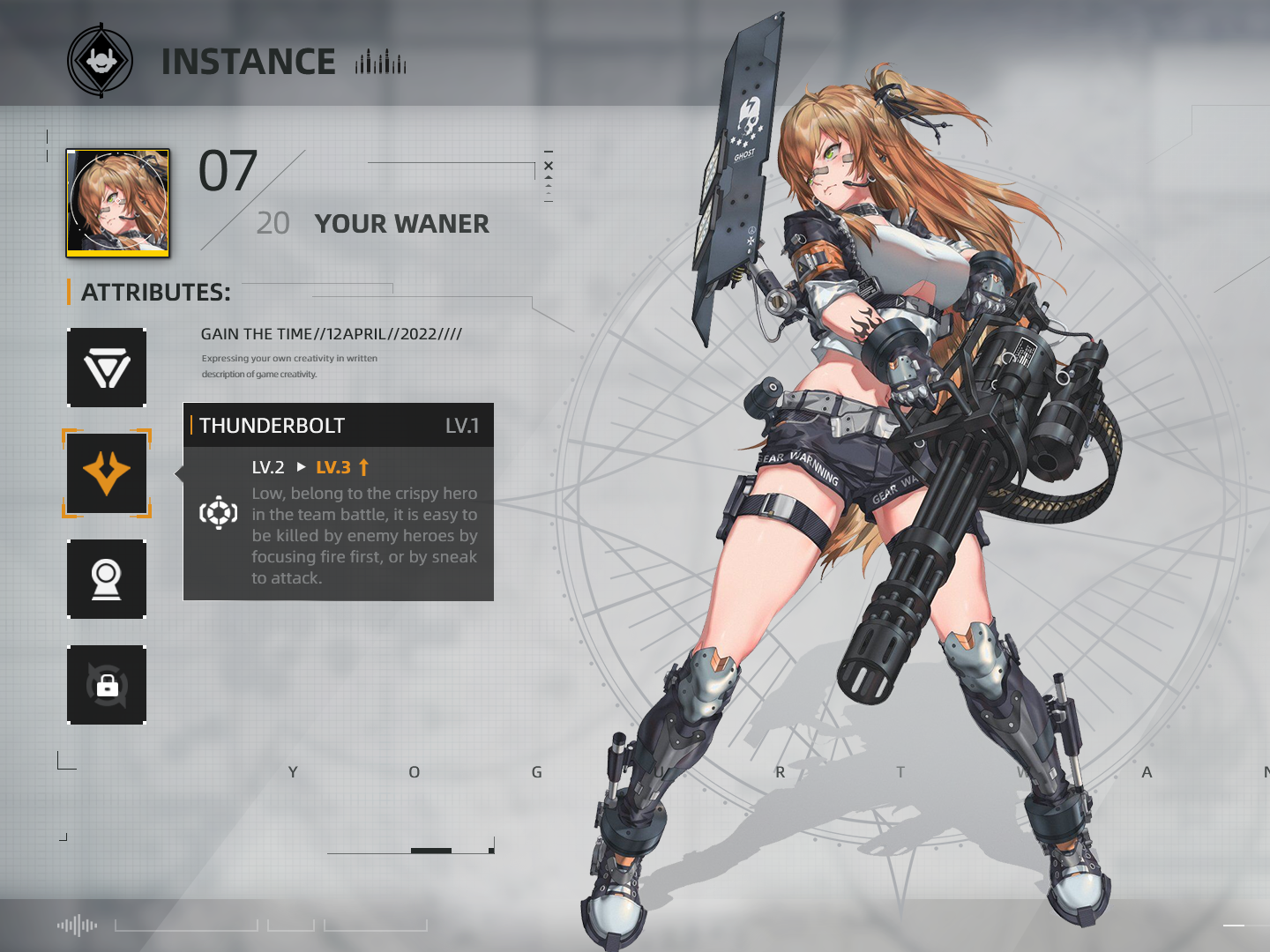Screen dimensions: 1270x952
Task: Click the GAIN THE TIME//12APRIL//2022 heading
Action: click(x=332, y=334)
